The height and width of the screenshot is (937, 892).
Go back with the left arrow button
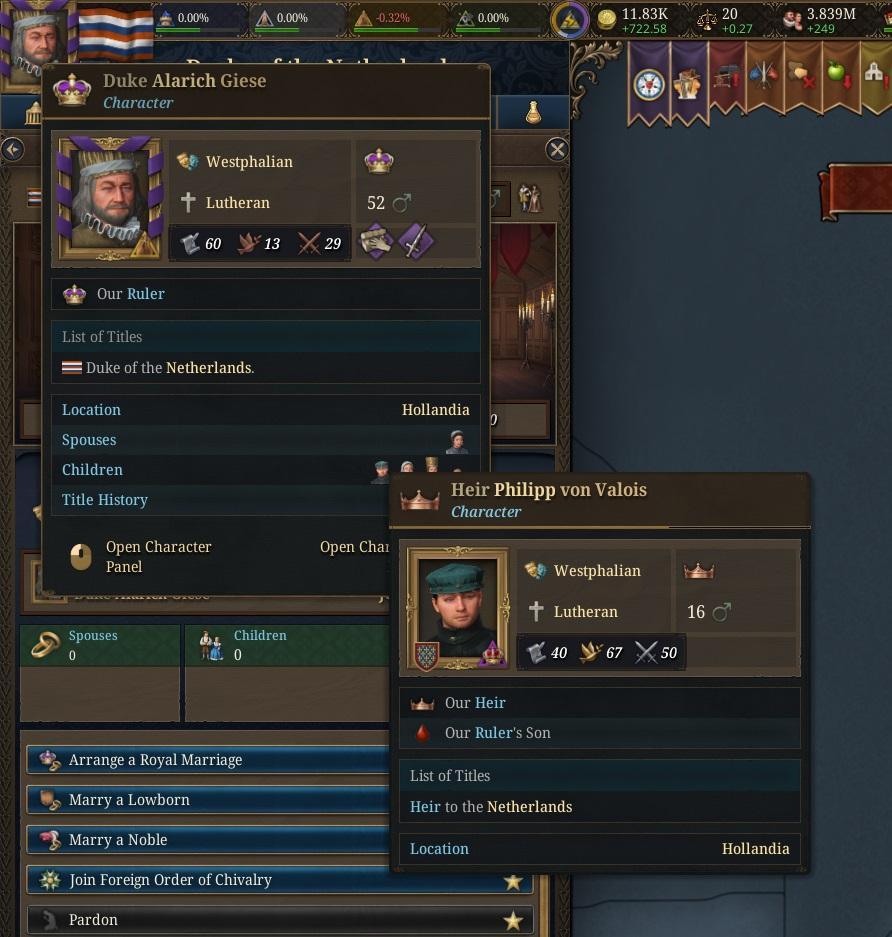(x=12, y=150)
